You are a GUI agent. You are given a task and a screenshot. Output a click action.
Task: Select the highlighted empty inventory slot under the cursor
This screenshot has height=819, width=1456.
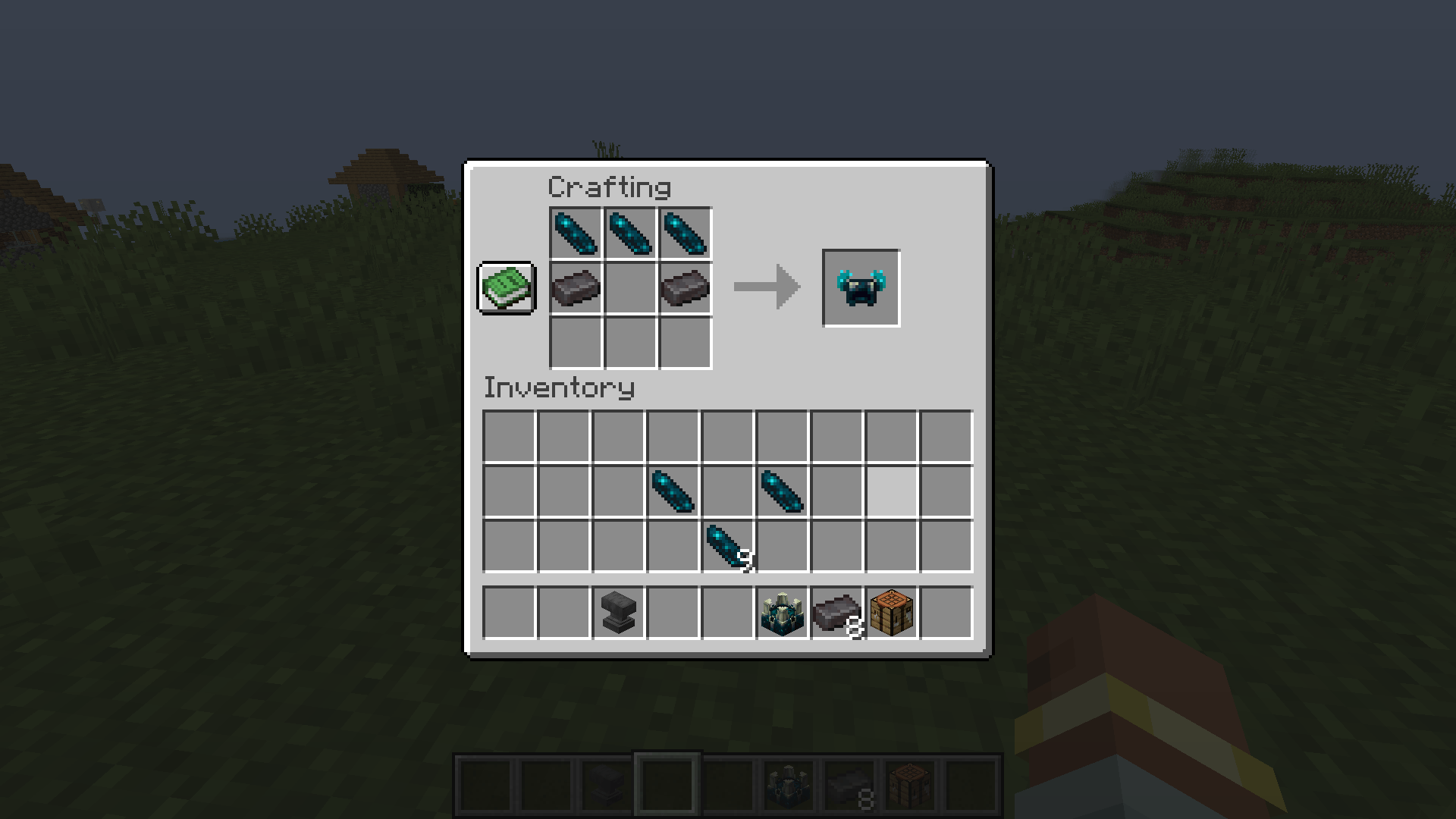[x=891, y=491]
